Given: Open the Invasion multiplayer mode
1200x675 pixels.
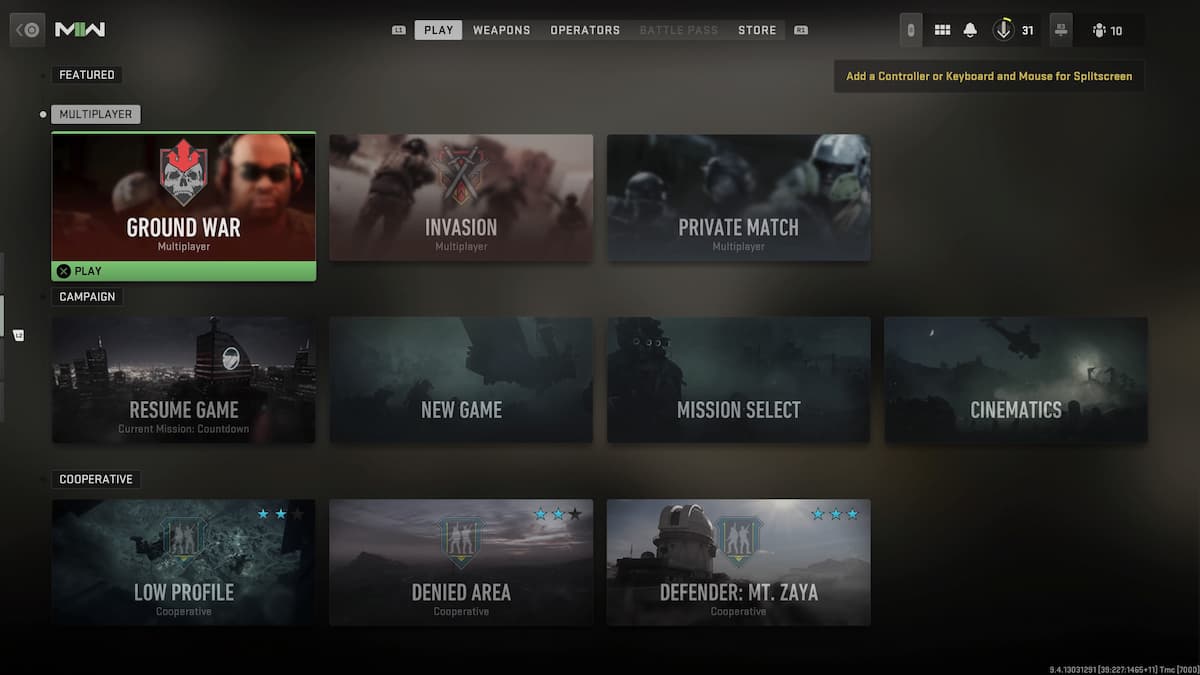Looking at the screenshot, I should coord(461,197).
